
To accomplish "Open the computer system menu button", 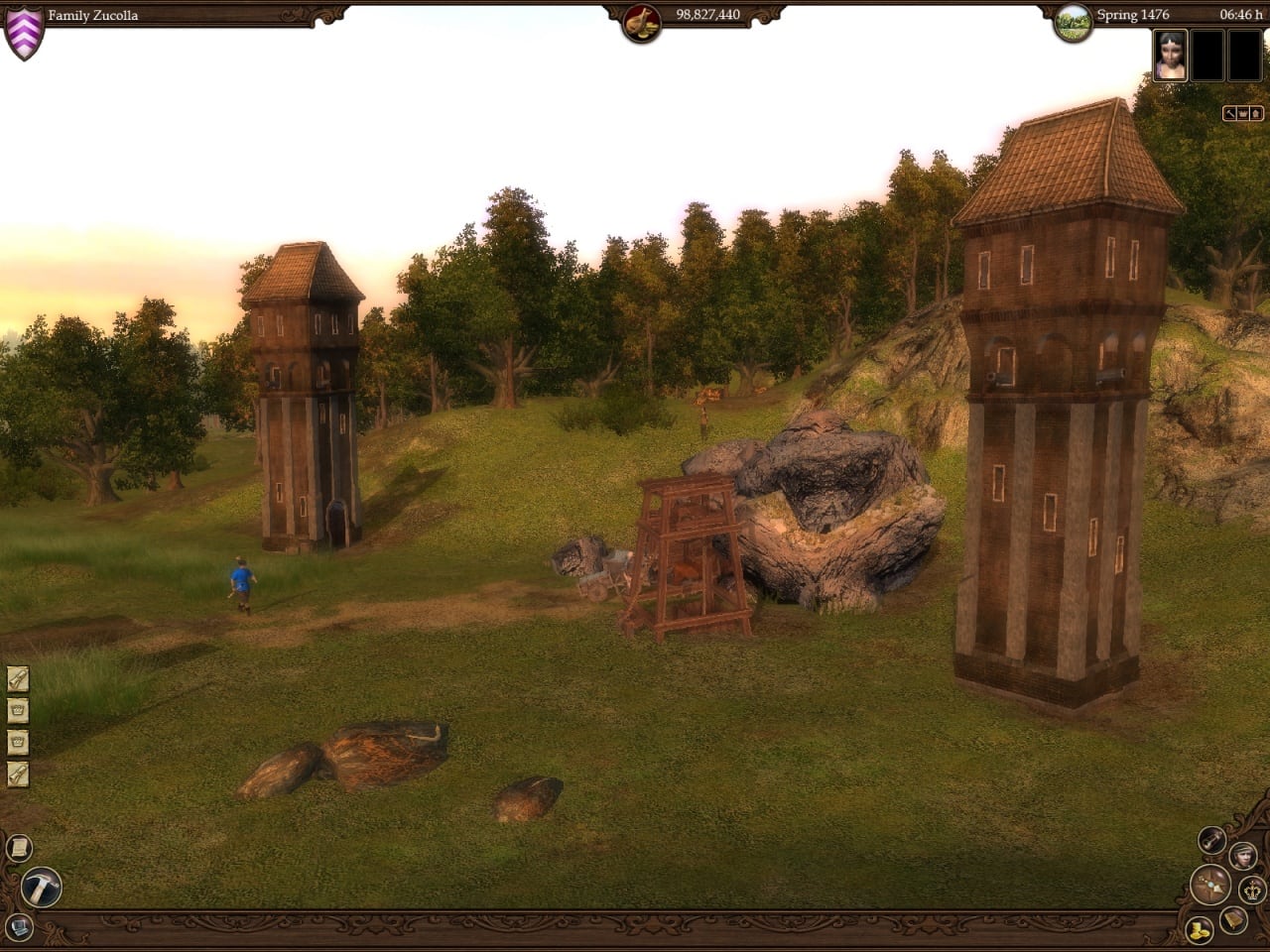I will [19, 927].
